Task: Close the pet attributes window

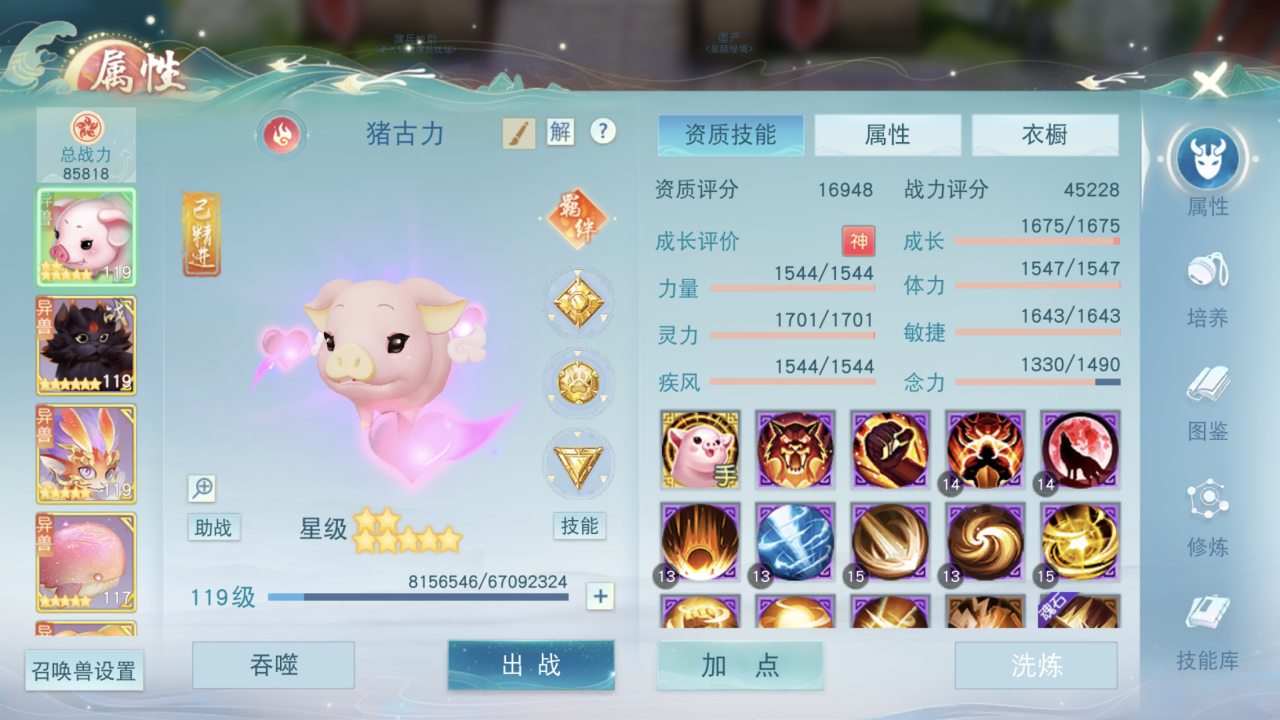Action: [1210, 80]
